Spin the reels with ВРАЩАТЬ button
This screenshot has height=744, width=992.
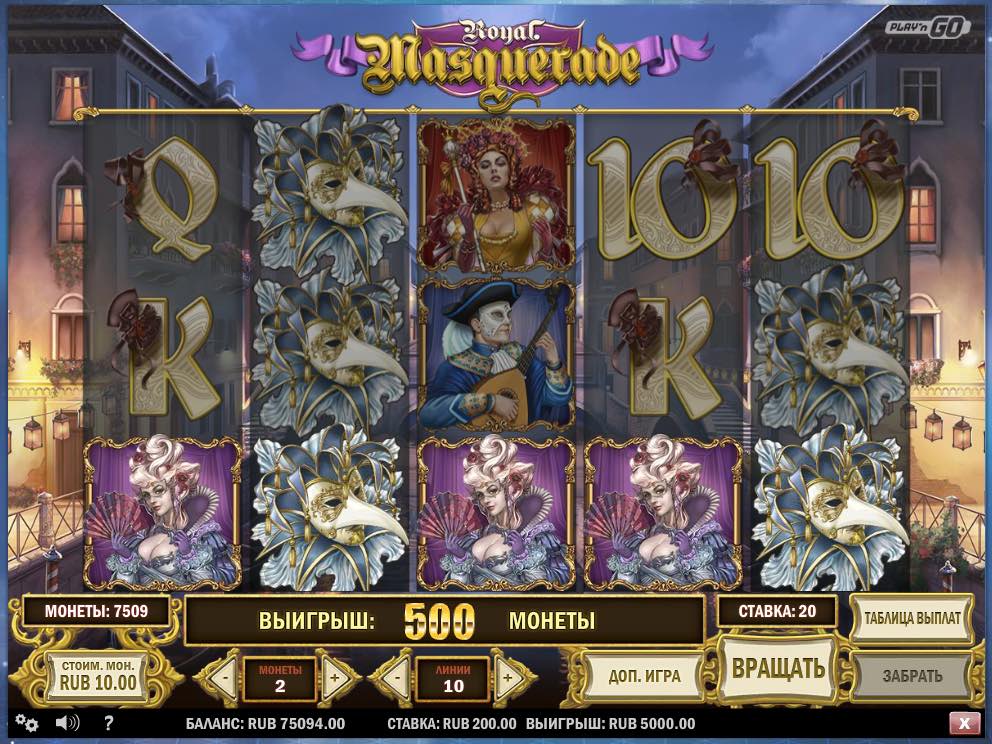777,667
